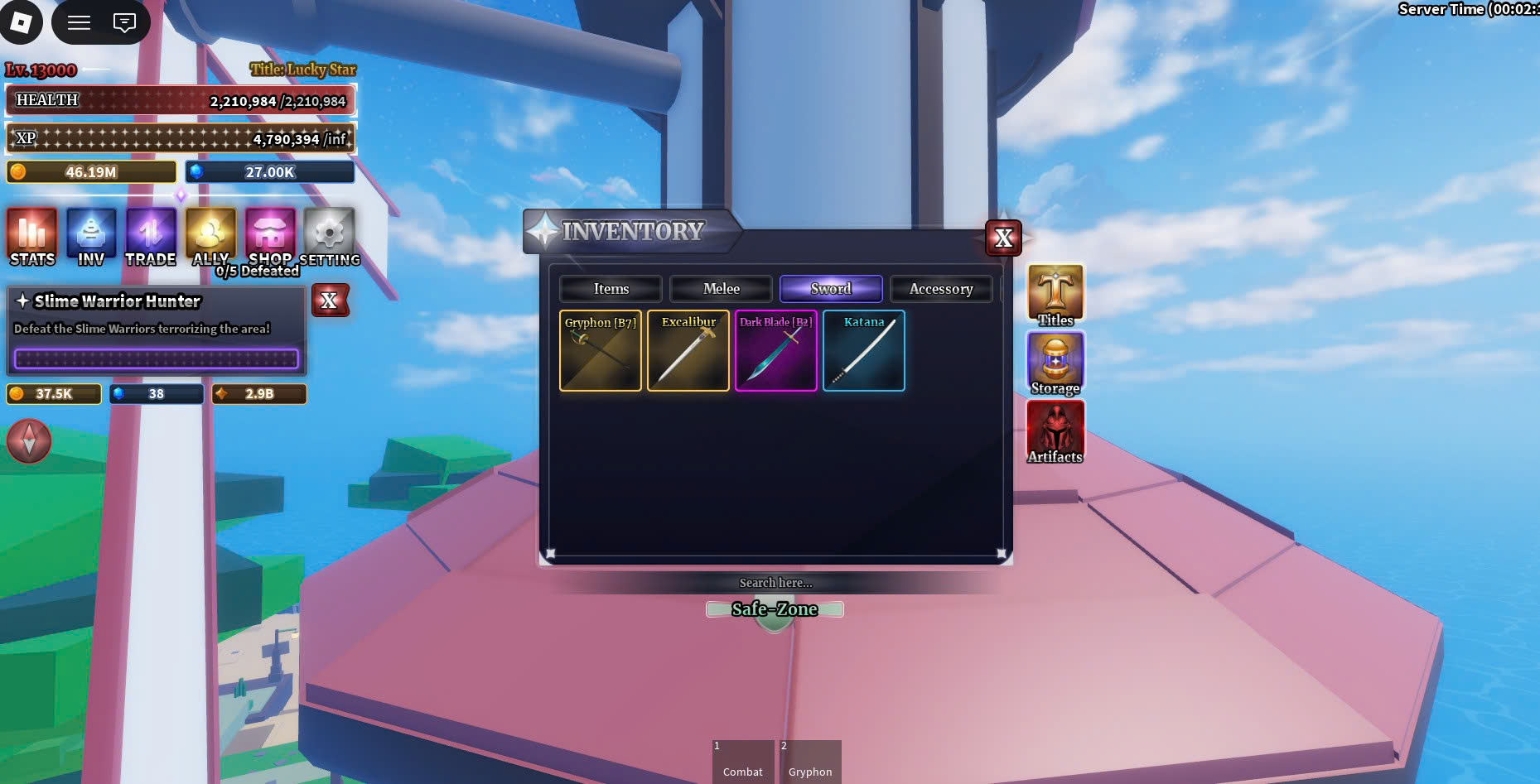Open the Roblox chat overlay

click(x=124, y=22)
